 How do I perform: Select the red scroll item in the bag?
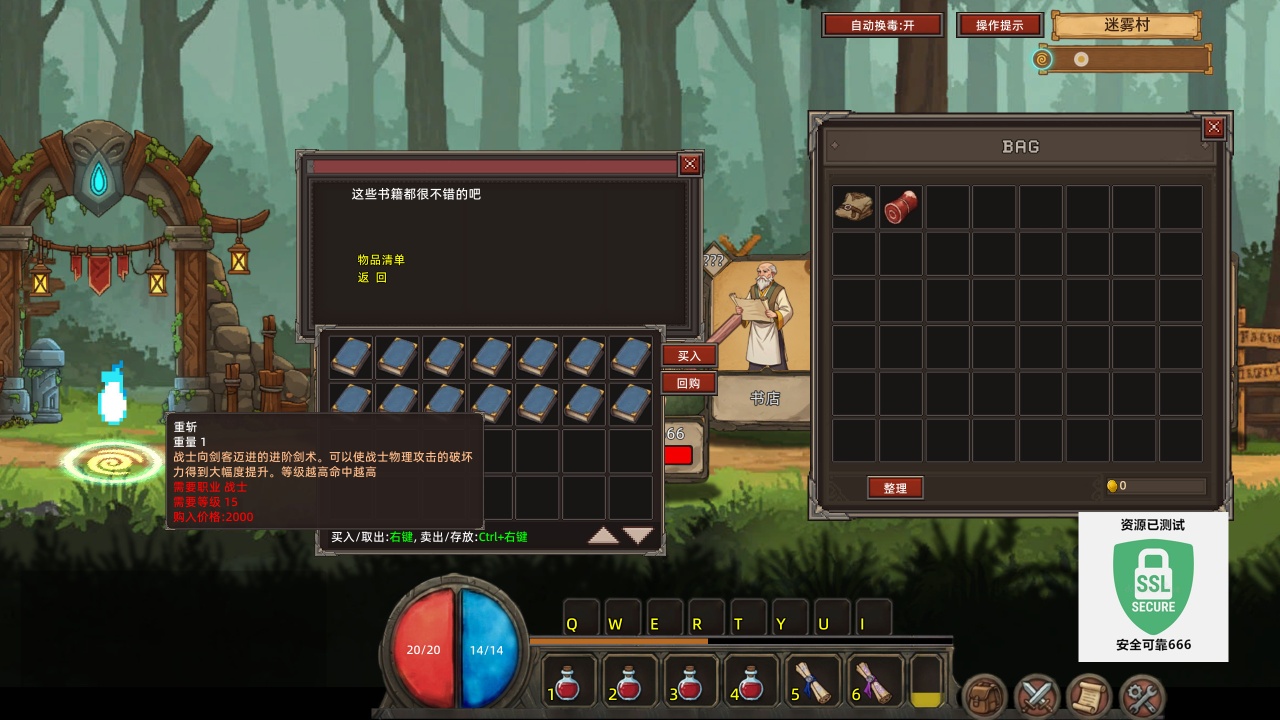click(x=900, y=207)
